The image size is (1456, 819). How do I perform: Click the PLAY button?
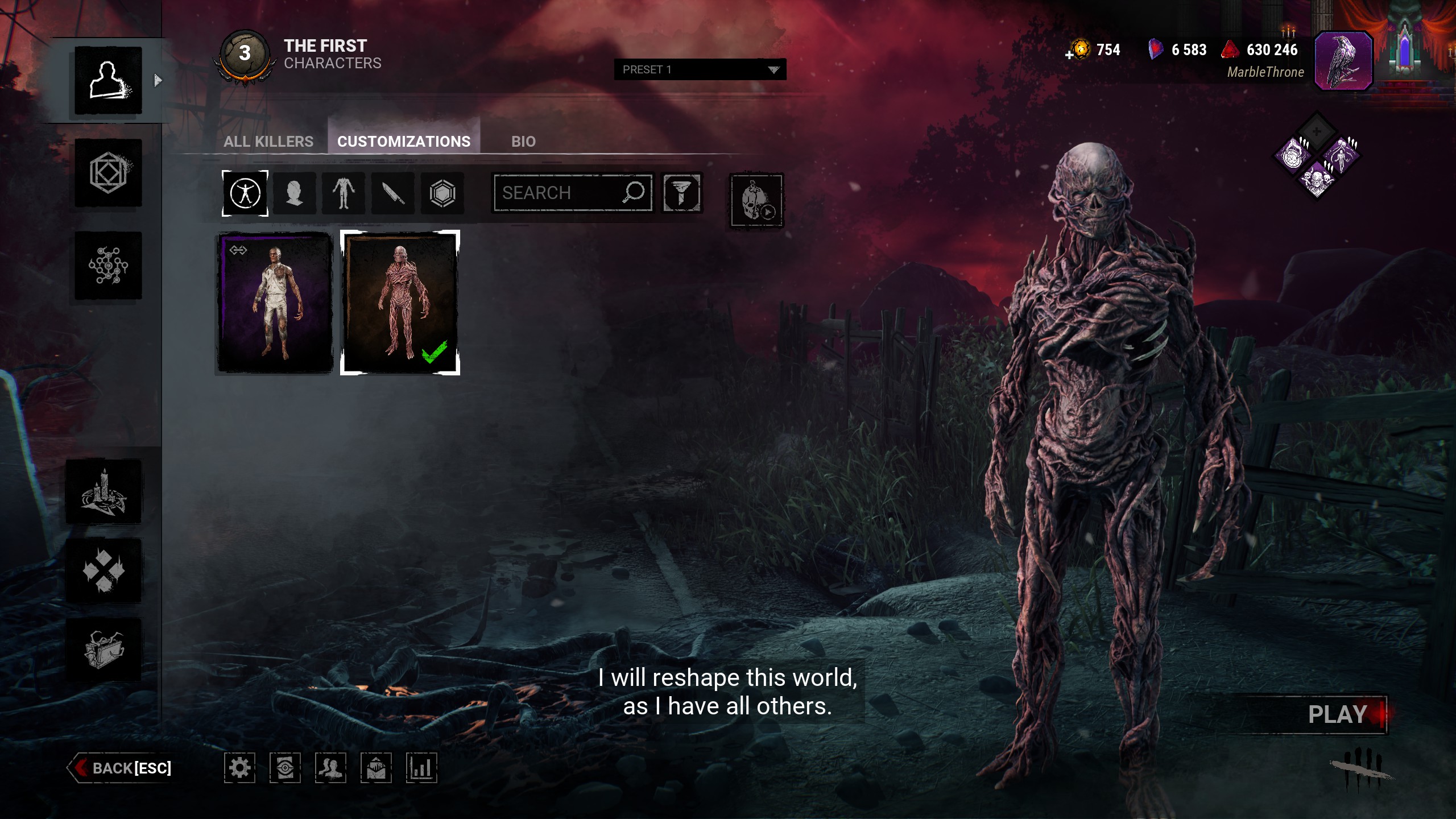coord(1338,714)
